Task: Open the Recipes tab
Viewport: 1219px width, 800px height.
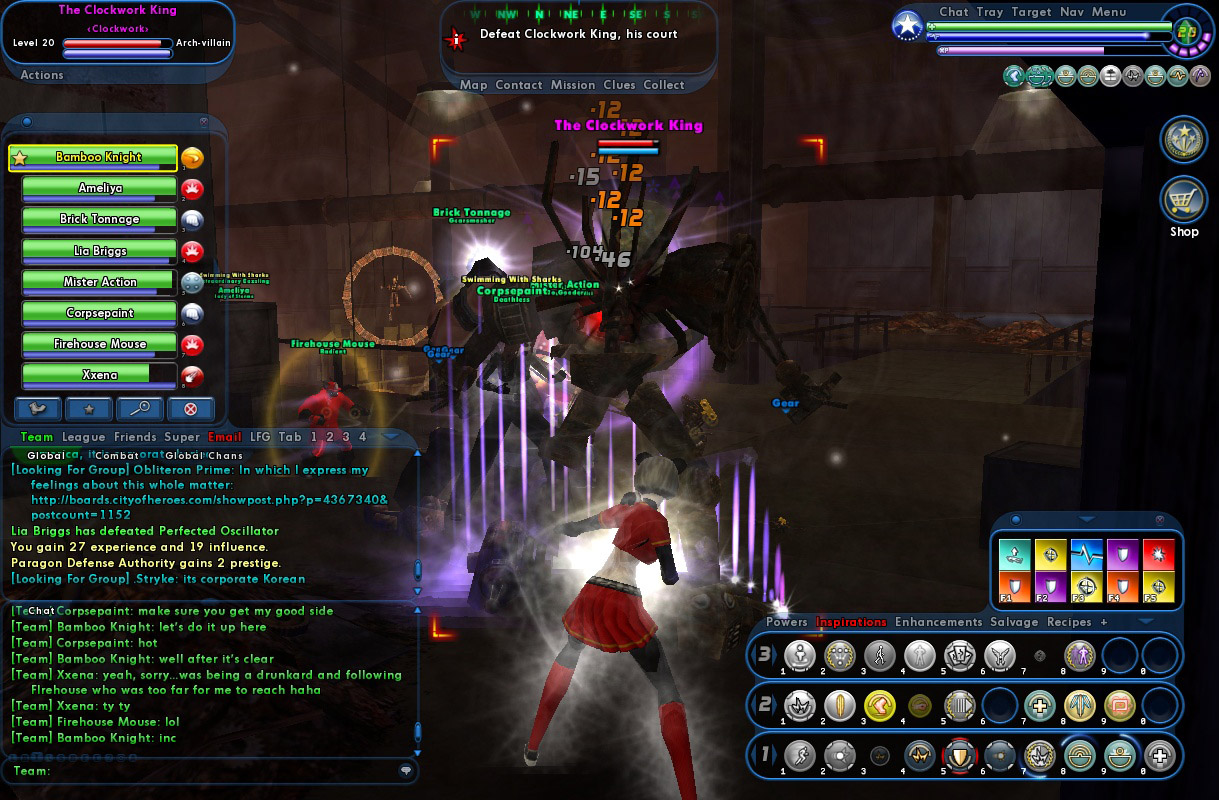Action: [x=1068, y=622]
